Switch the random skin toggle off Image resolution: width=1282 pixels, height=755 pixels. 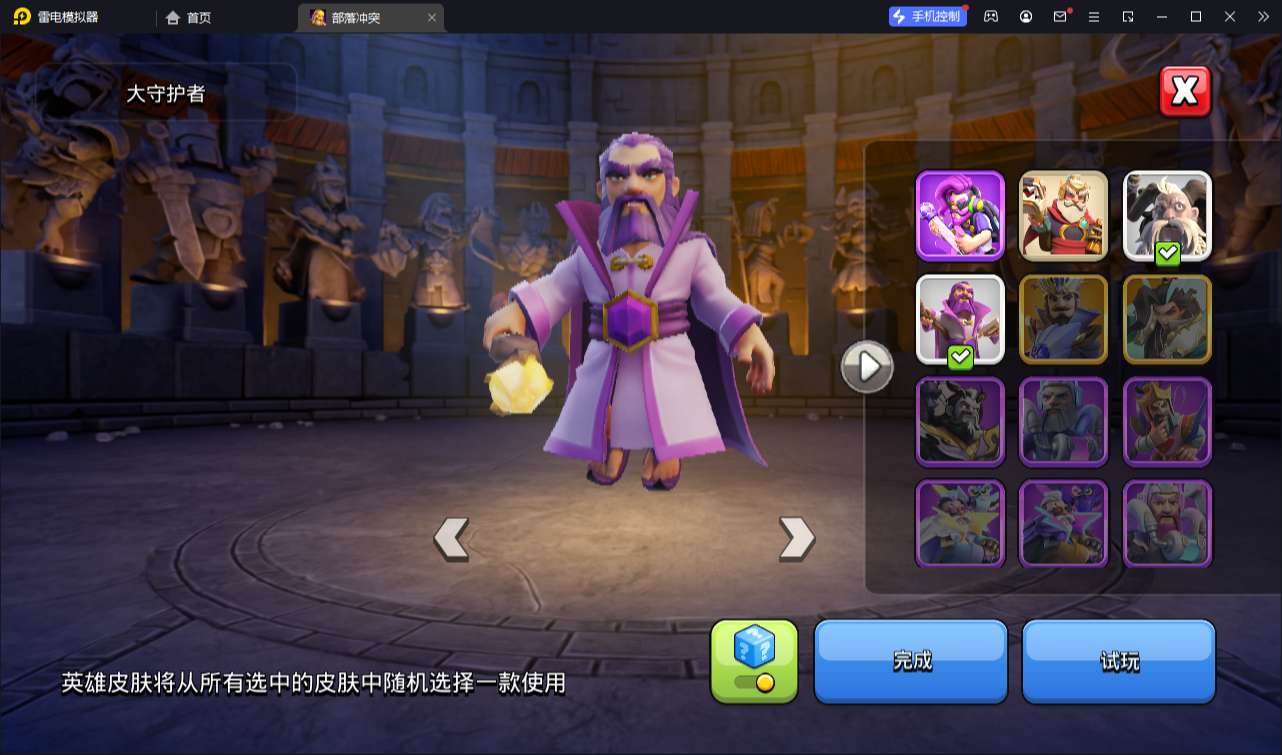756,682
